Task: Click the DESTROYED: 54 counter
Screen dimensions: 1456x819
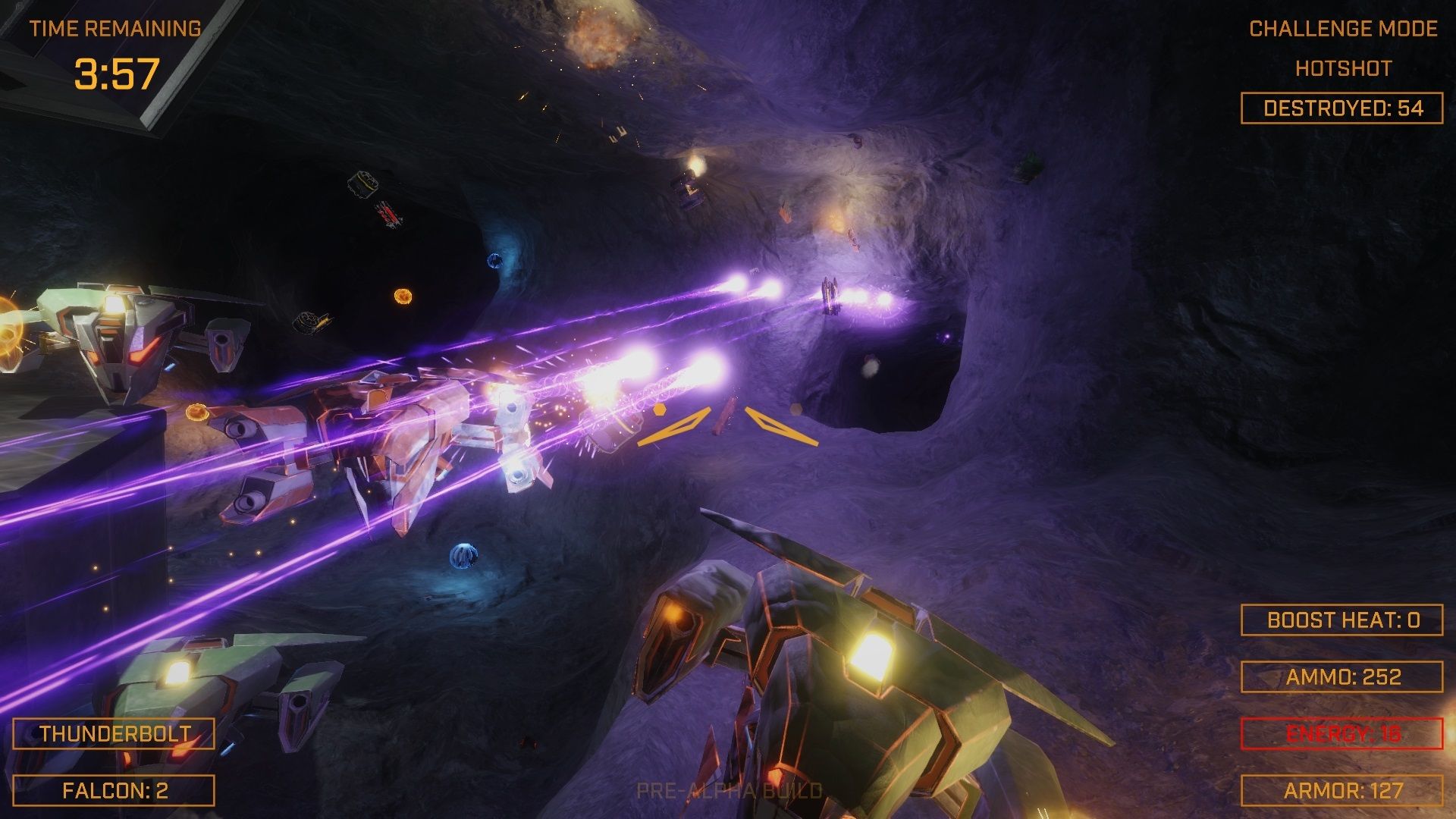Action: click(1342, 108)
